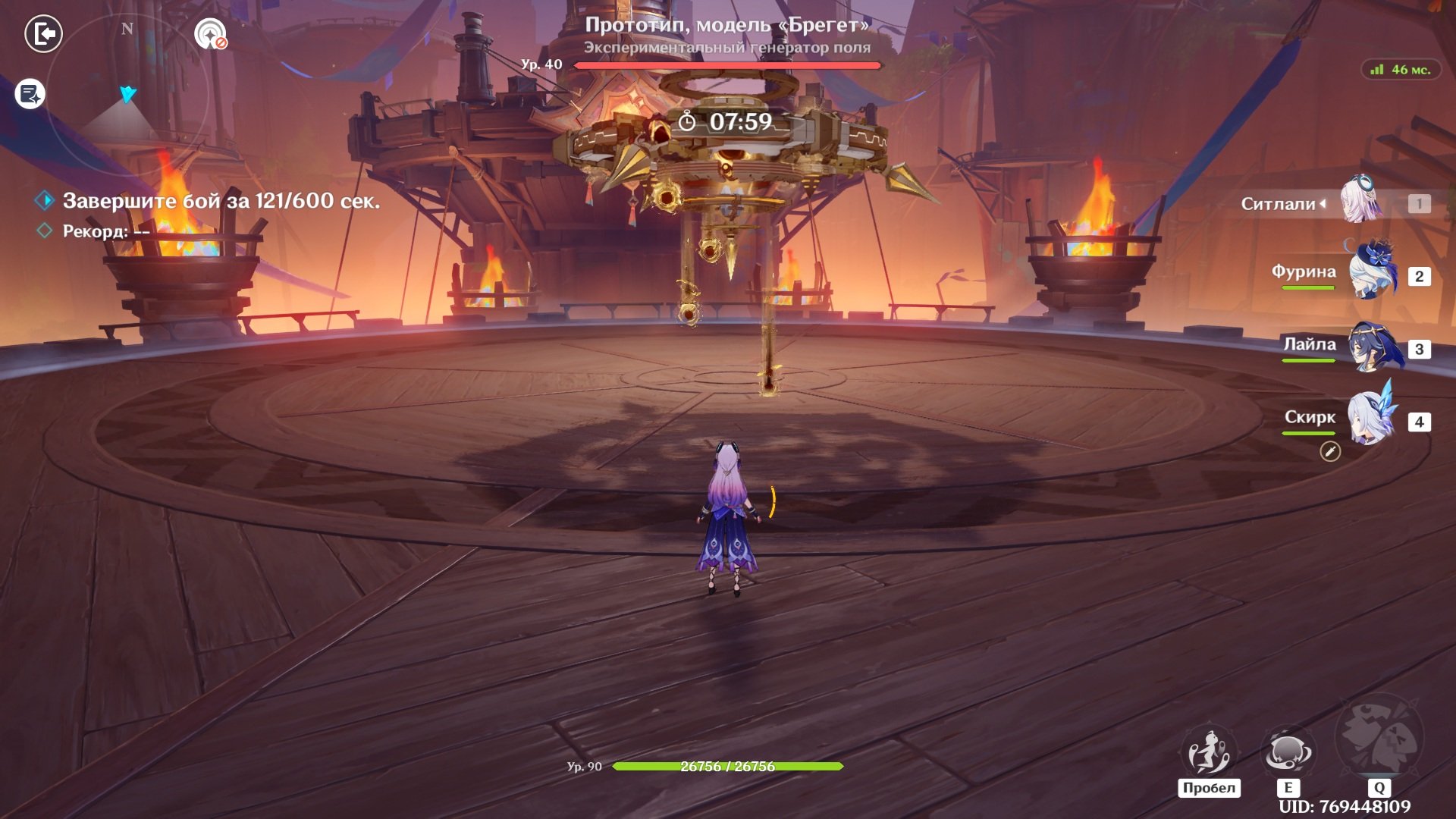Activate the sprint dash icon
The height and width of the screenshot is (819, 1456).
(x=1209, y=752)
